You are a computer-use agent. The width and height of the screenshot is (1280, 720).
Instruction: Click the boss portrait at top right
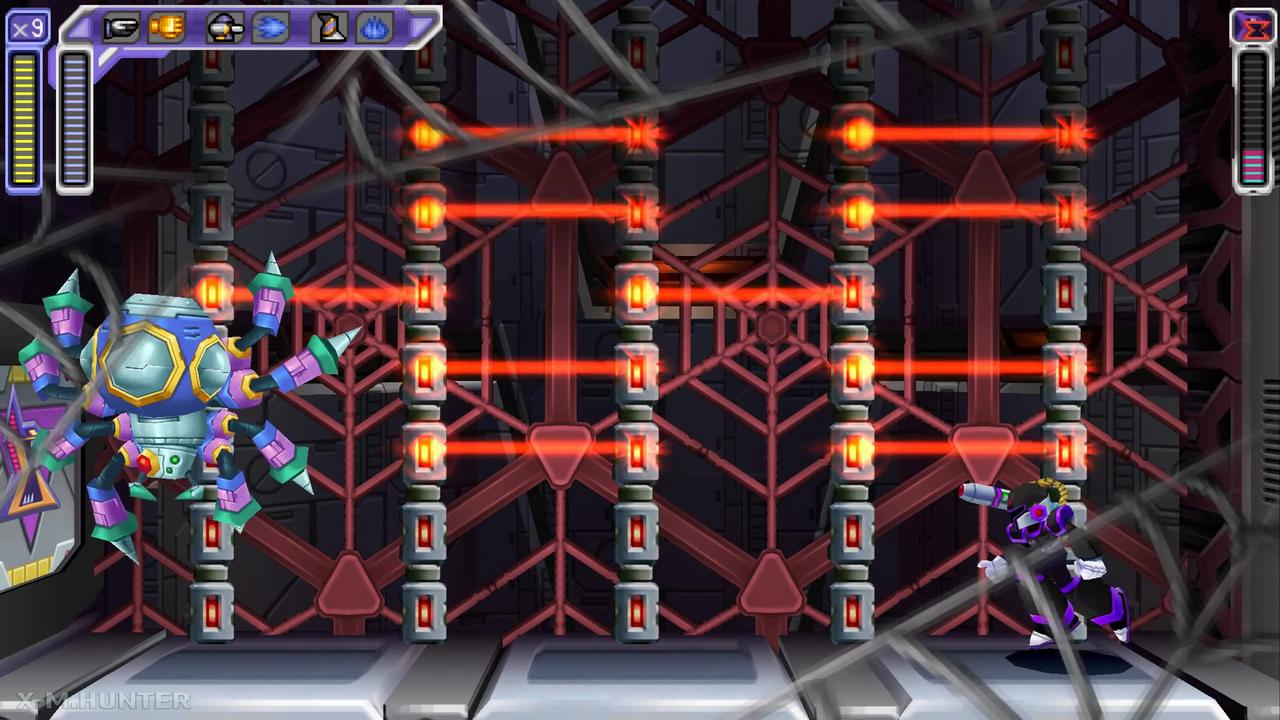pyautogui.click(x=1255, y=28)
